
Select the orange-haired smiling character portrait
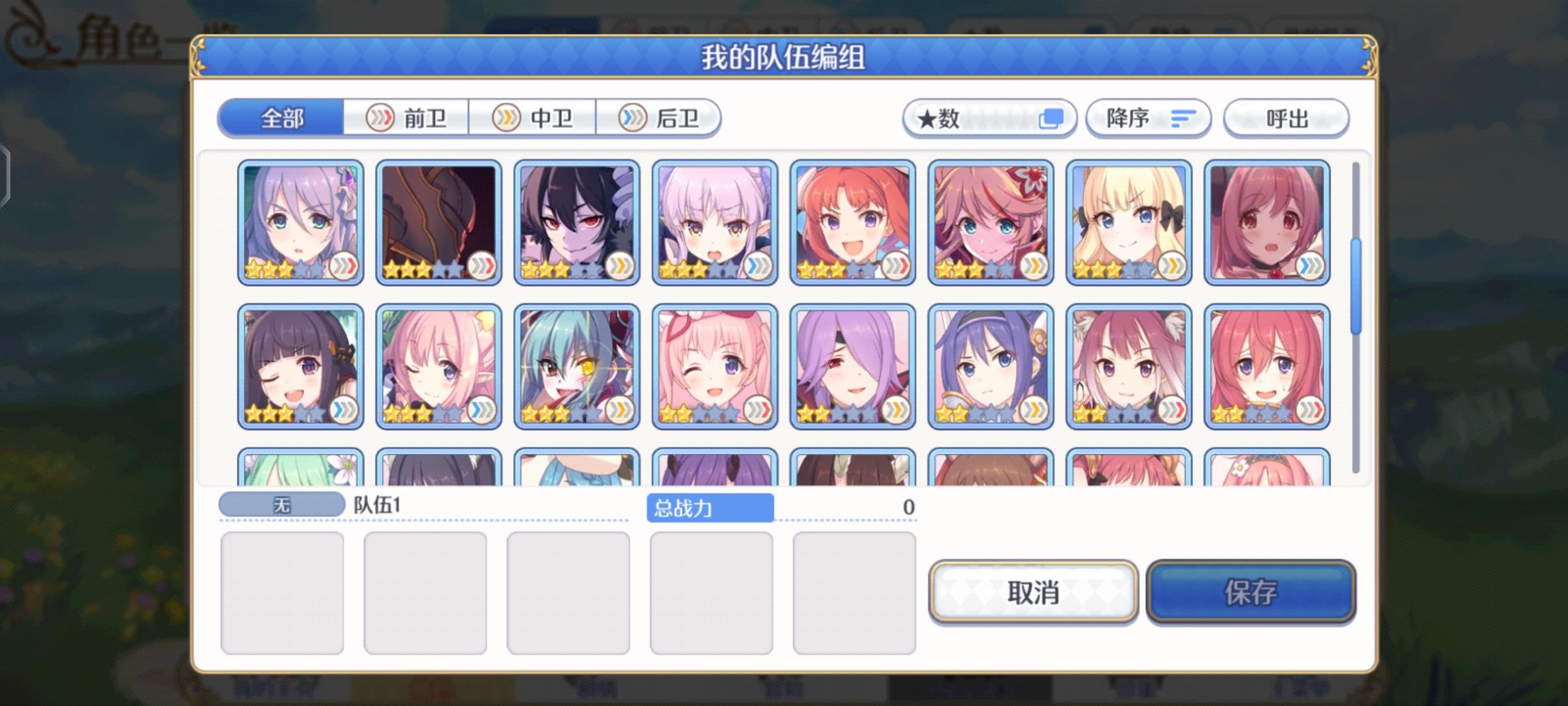849,221
